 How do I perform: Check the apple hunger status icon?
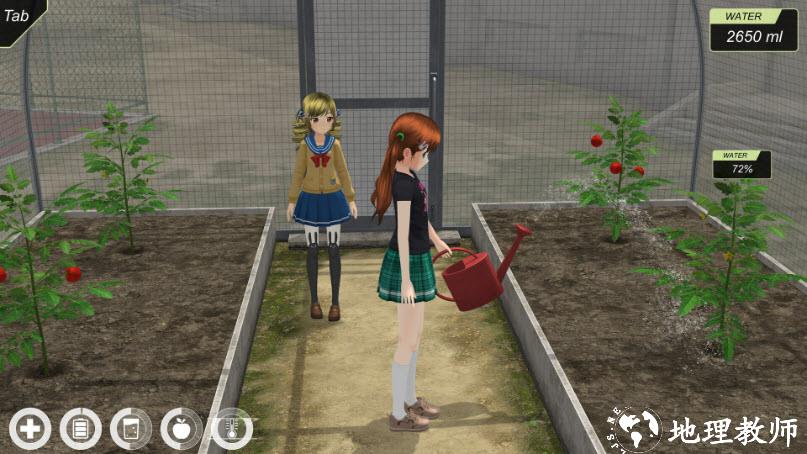click(181, 429)
